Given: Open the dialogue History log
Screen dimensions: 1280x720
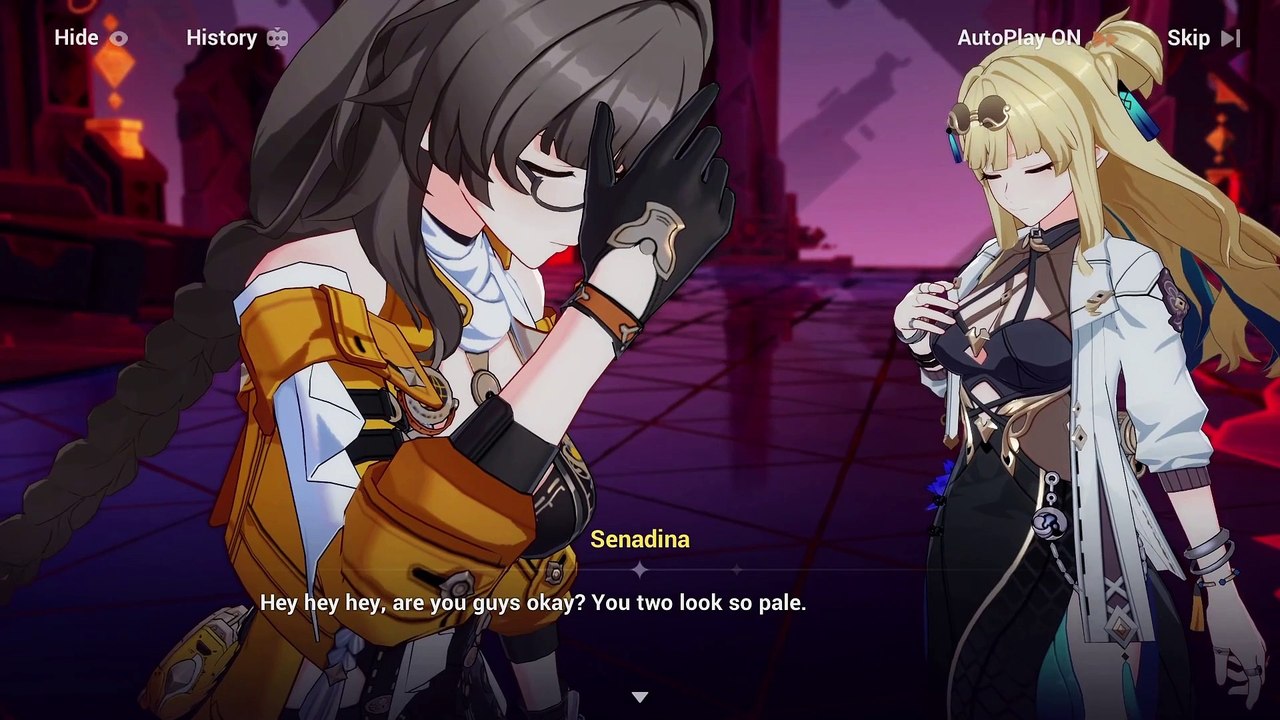Looking at the screenshot, I should 236,38.
